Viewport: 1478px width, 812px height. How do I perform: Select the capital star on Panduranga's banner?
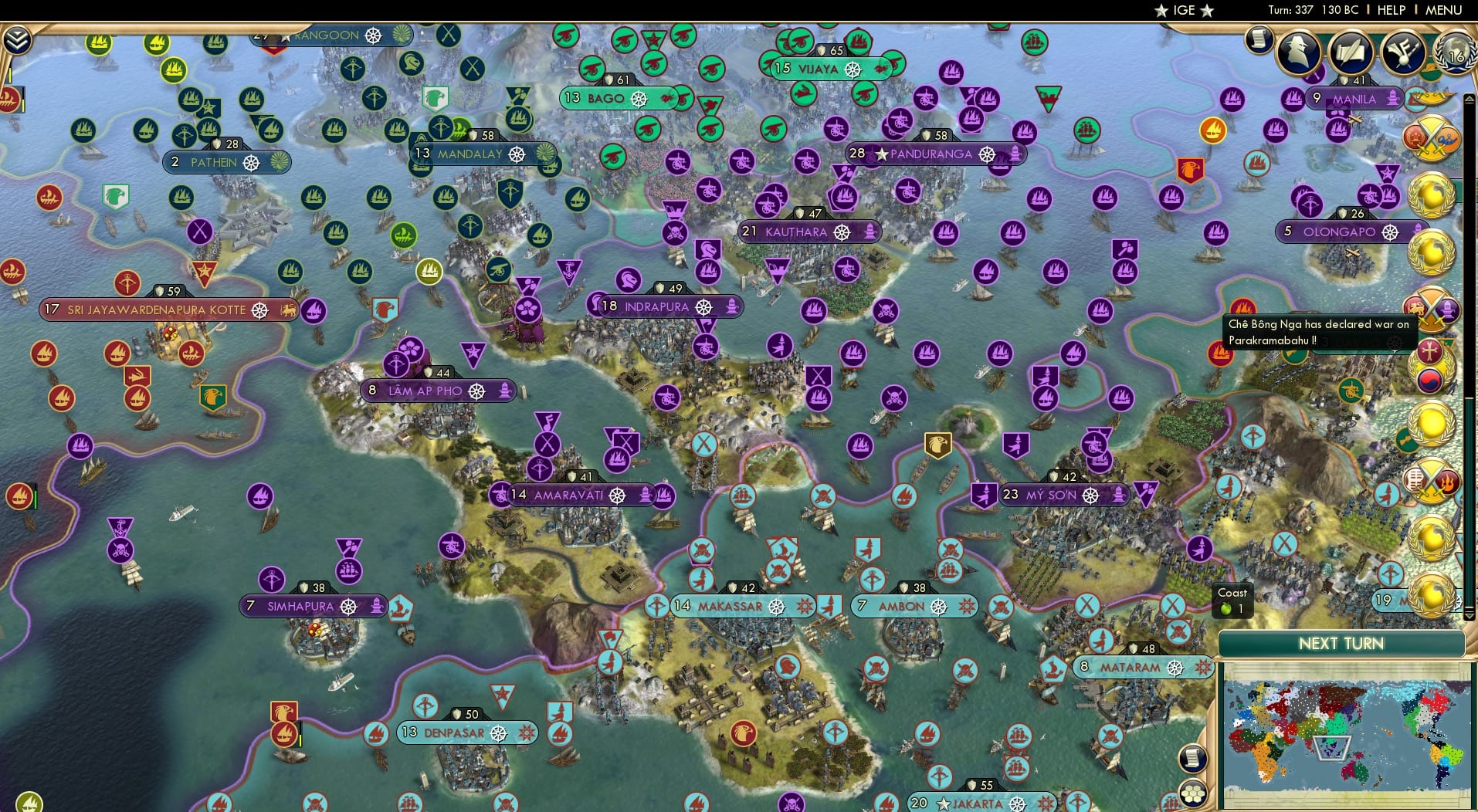[x=882, y=154]
